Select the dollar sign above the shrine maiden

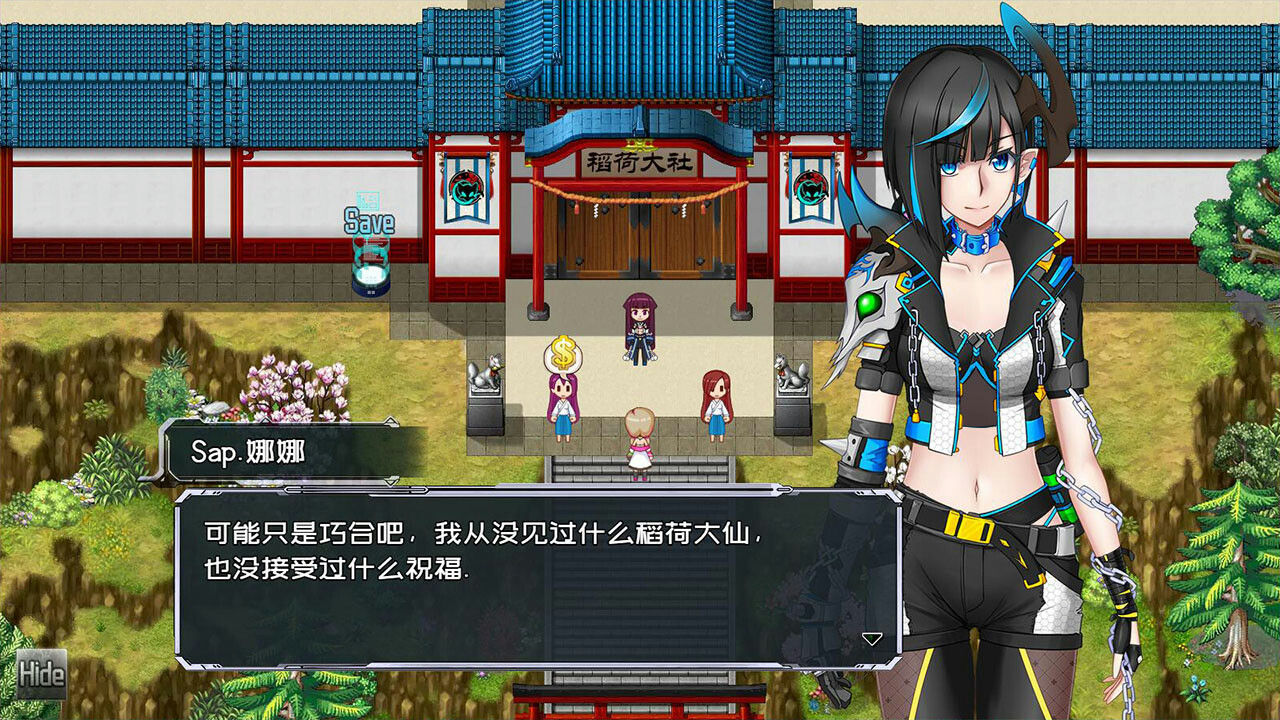pos(562,352)
